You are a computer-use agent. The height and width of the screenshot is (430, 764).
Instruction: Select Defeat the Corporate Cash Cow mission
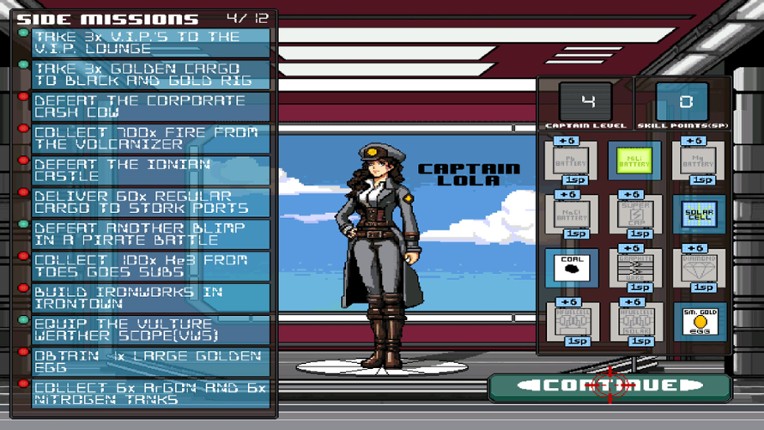(x=151, y=107)
